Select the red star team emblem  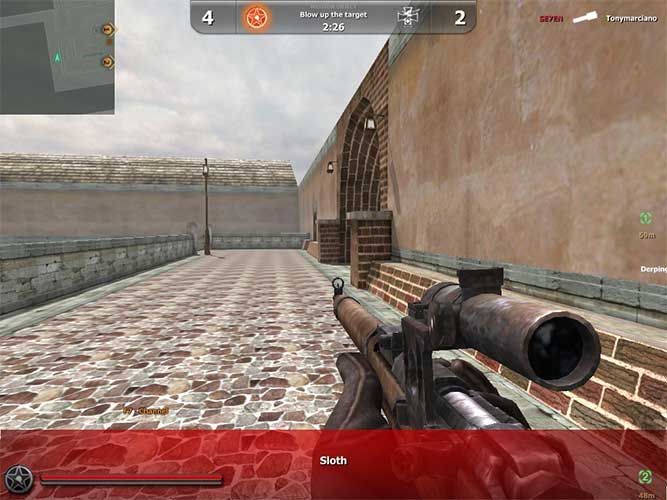pyautogui.click(x=256, y=17)
